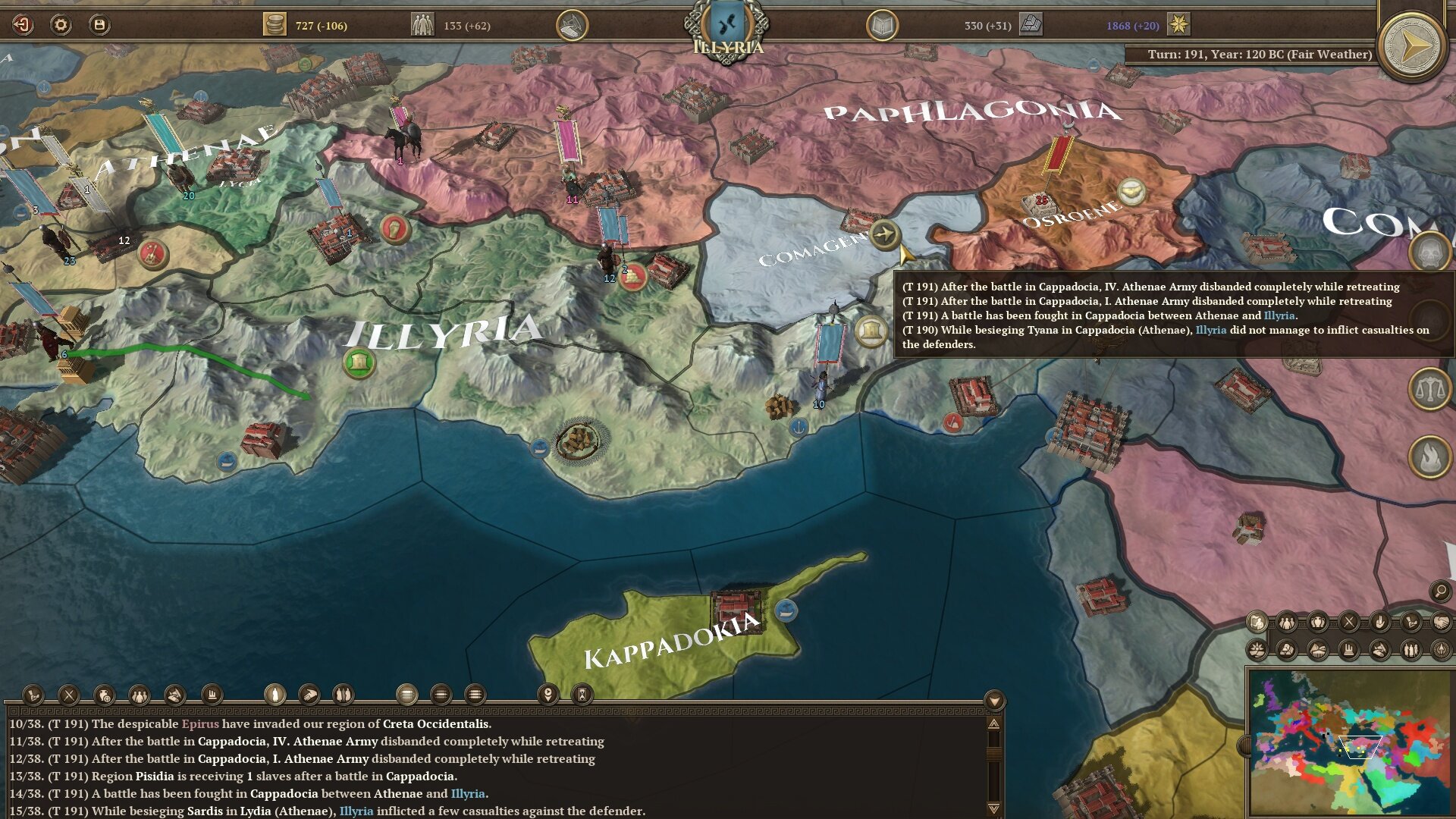Open the Cappadocia battle fought log entry
The width and height of the screenshot is (1456, 819).
coord(303,794)
